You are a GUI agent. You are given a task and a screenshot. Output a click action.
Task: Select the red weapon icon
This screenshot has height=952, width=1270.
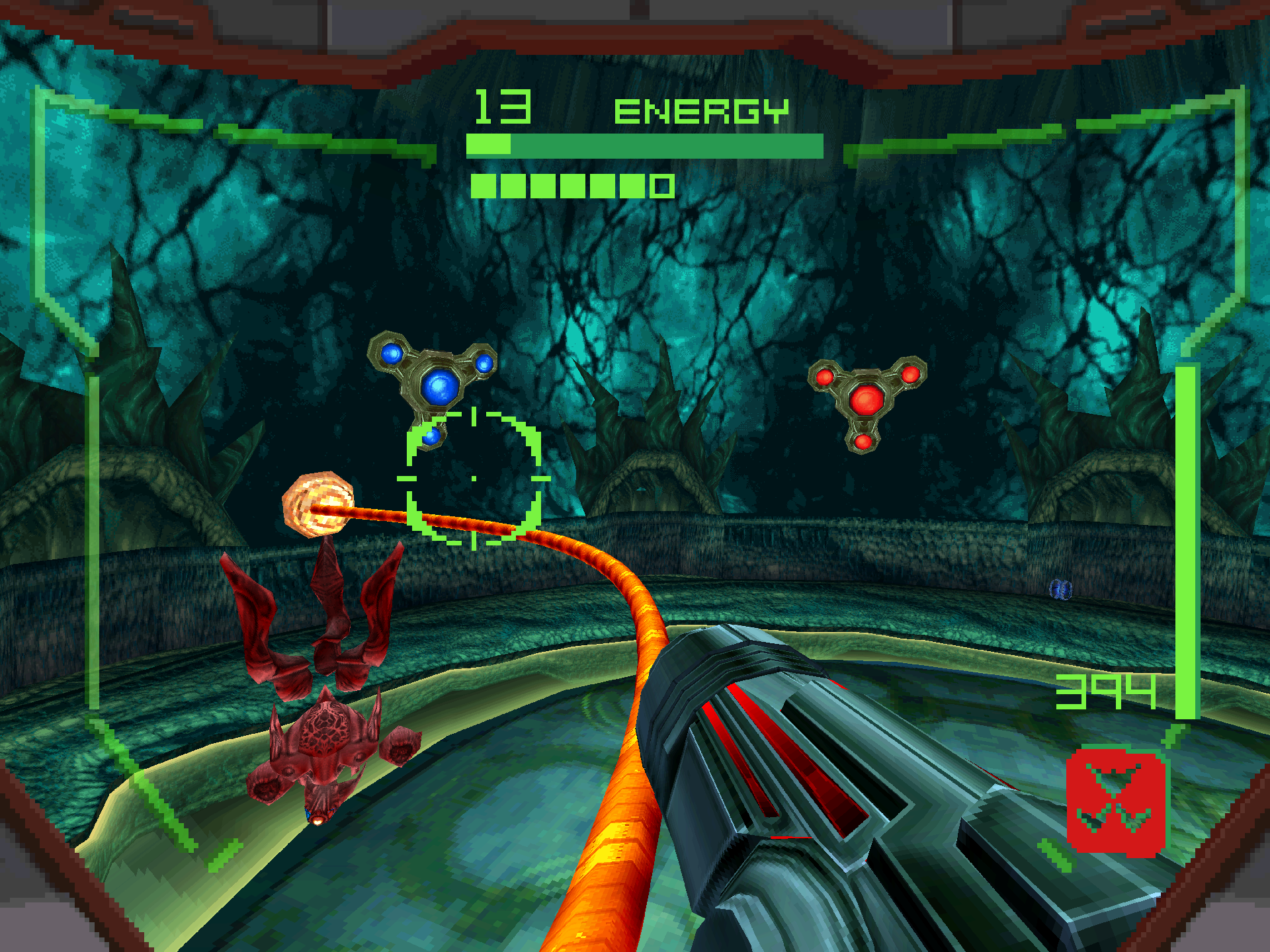pyautogui.click(x=1116, y=801)
